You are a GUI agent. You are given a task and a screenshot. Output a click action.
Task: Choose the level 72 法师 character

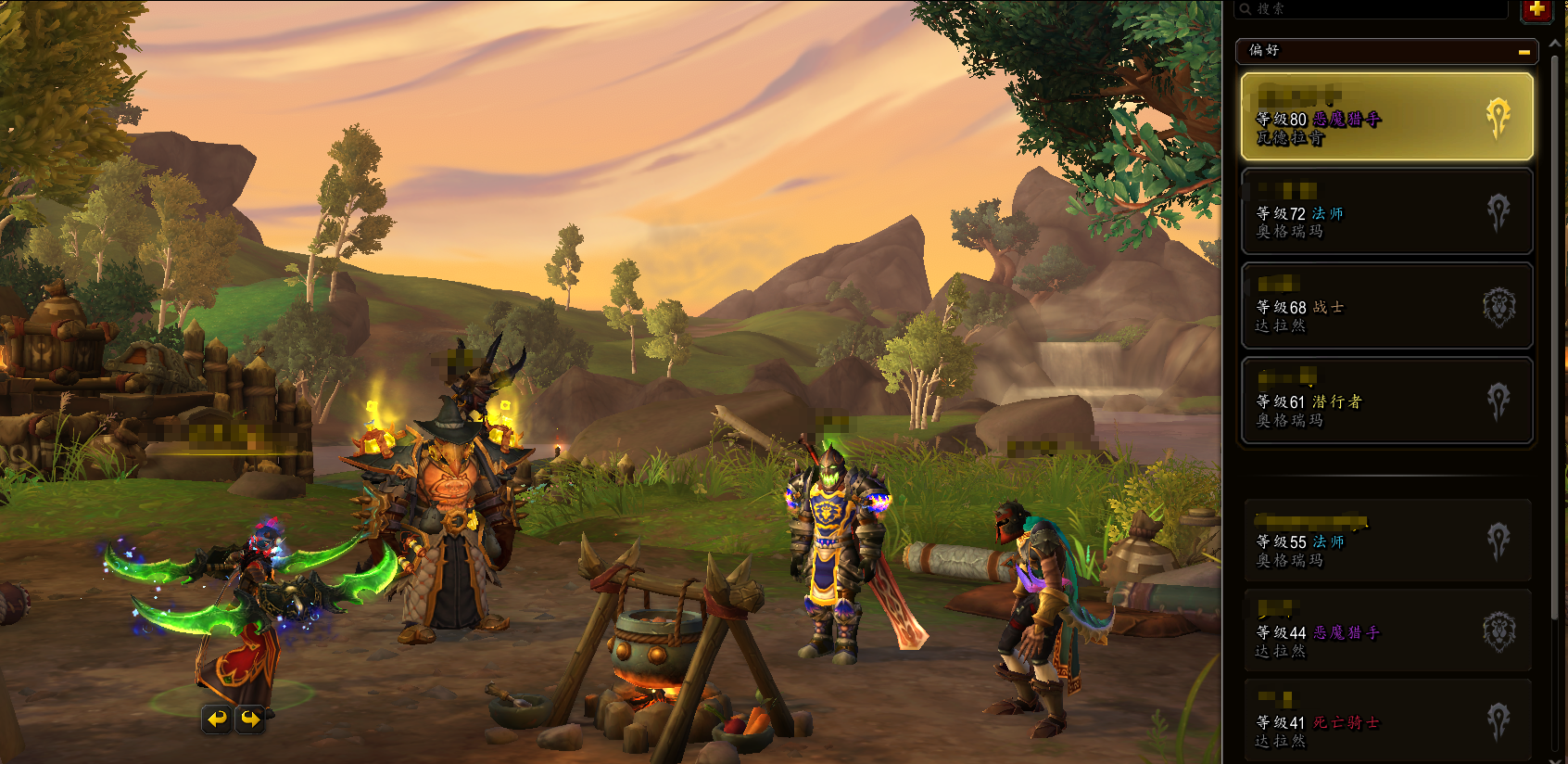coord(1386,212)
